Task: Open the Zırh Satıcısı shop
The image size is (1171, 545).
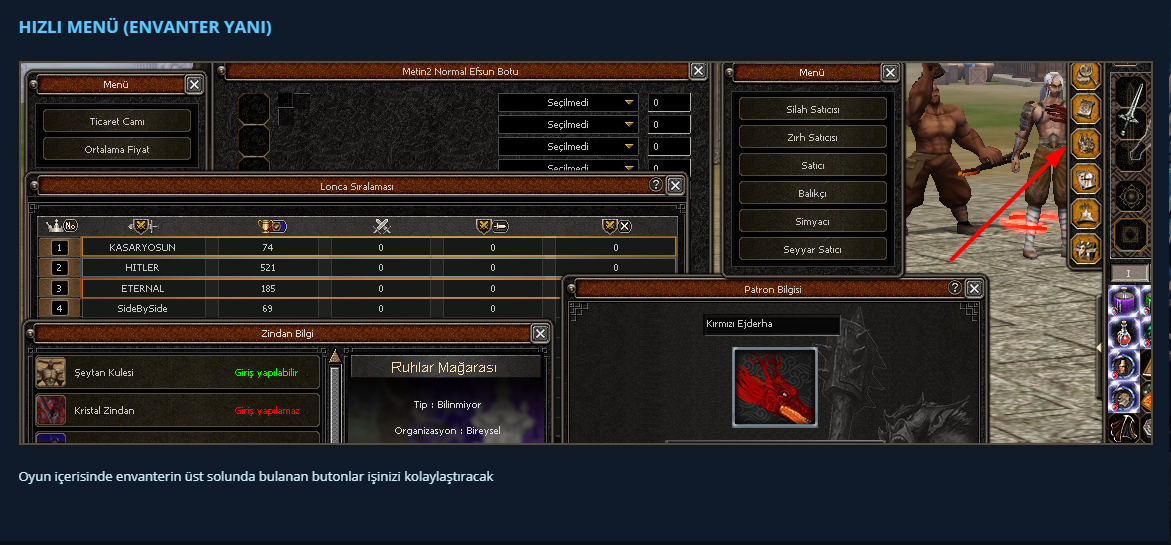Action: 812,137
